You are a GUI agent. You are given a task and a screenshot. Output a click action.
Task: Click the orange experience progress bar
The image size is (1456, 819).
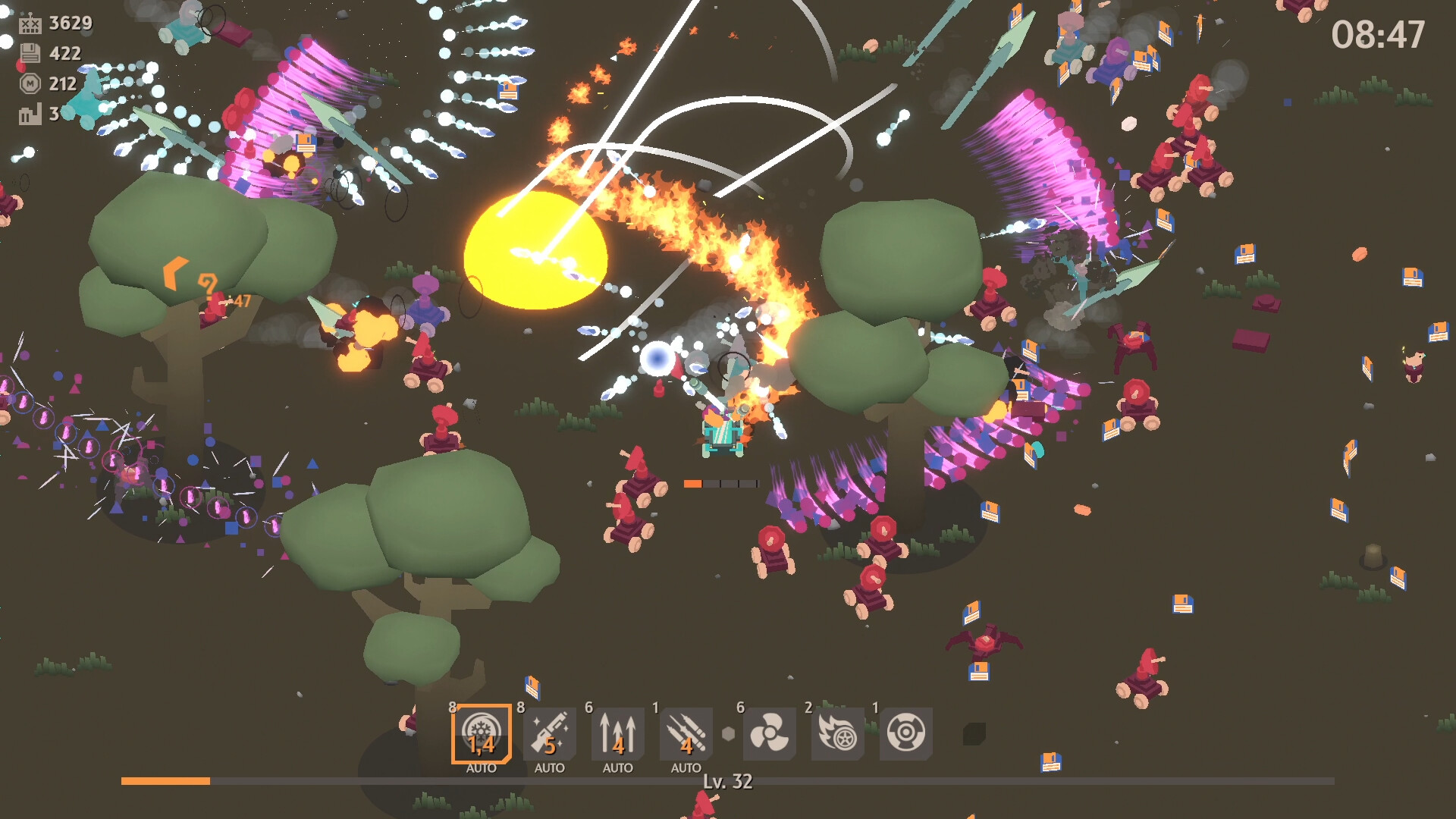(x=167, y=781)
